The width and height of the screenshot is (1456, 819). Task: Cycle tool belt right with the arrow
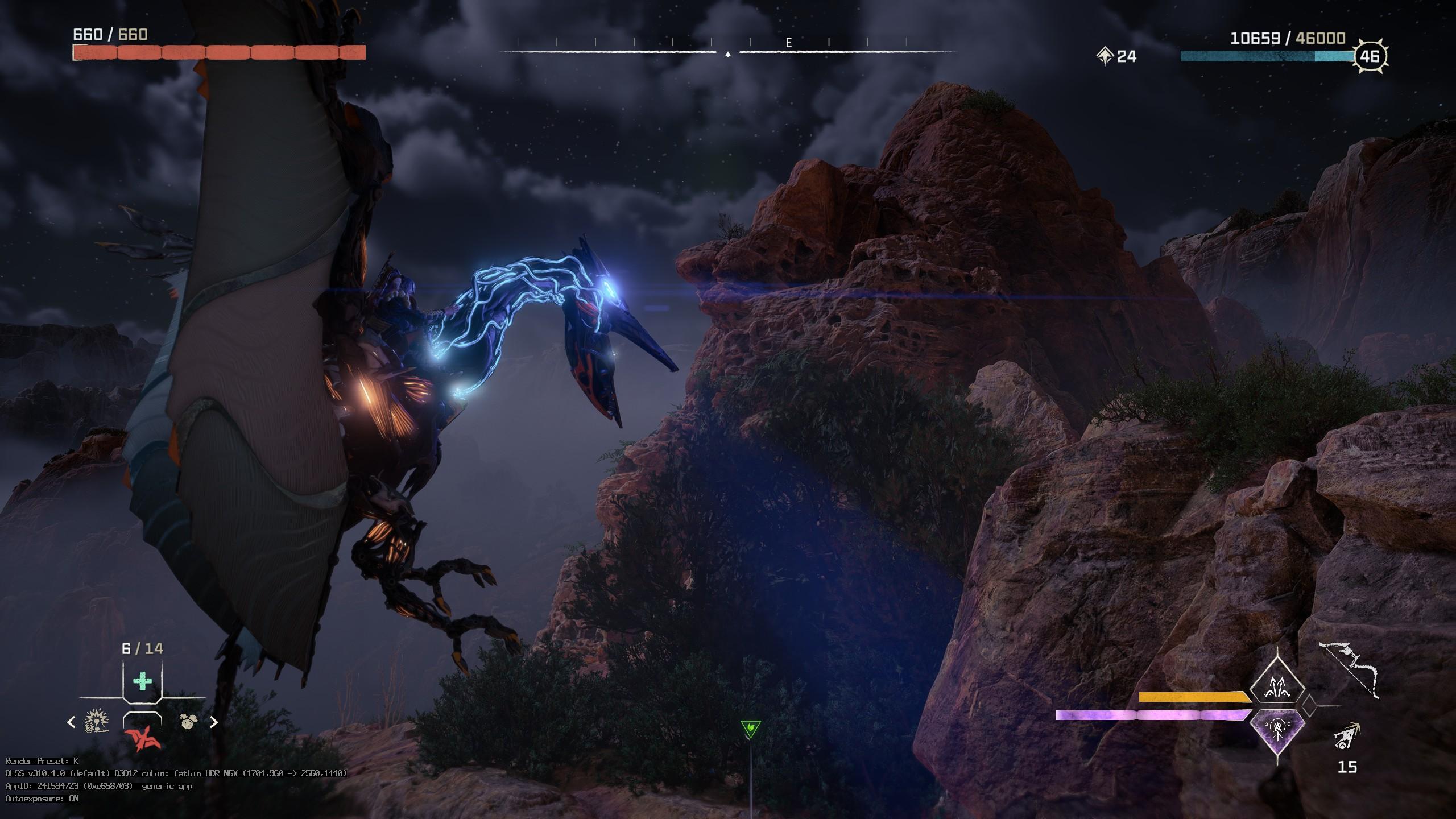214,722
